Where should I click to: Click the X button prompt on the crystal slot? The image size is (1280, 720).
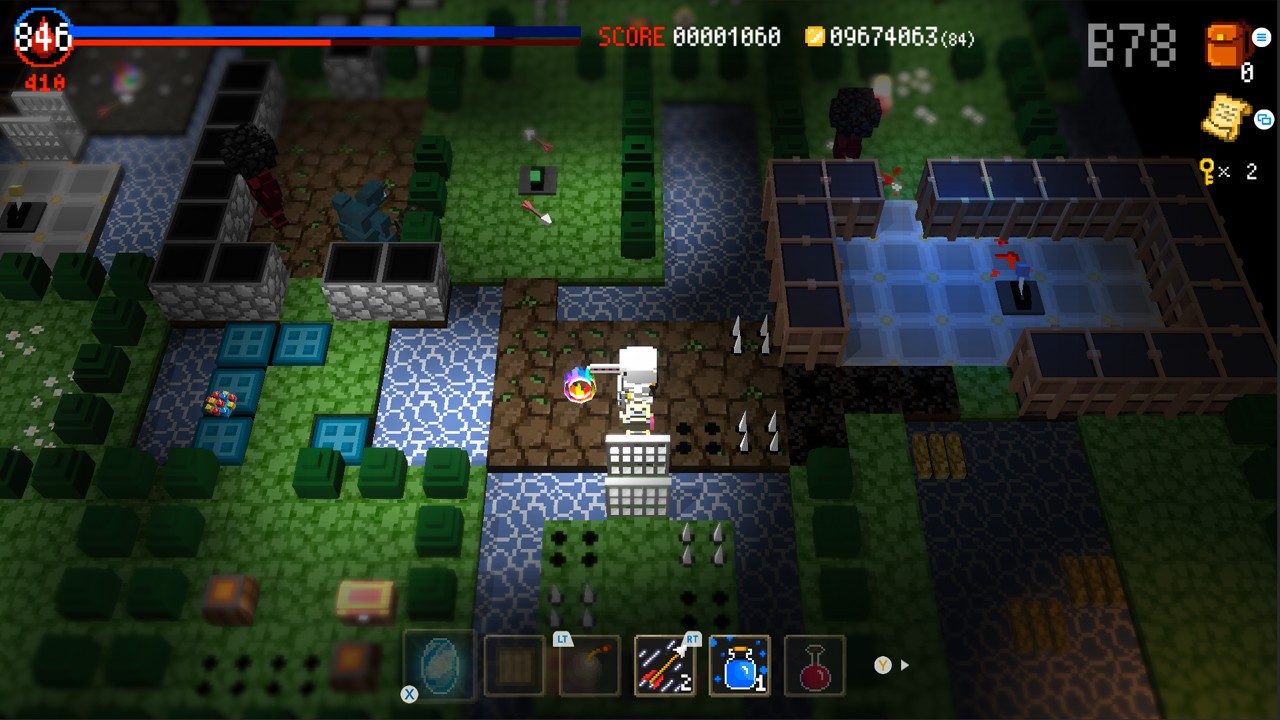pos(409,693)
